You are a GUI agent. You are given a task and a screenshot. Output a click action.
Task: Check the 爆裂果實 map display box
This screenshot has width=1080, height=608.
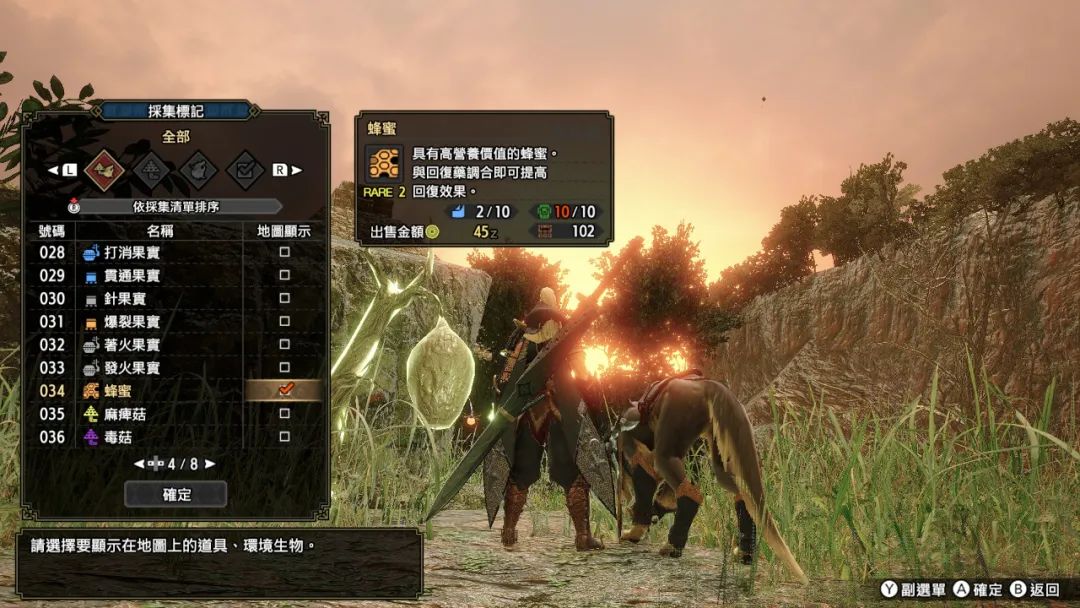pyautogui.click(x=284, y=322)
